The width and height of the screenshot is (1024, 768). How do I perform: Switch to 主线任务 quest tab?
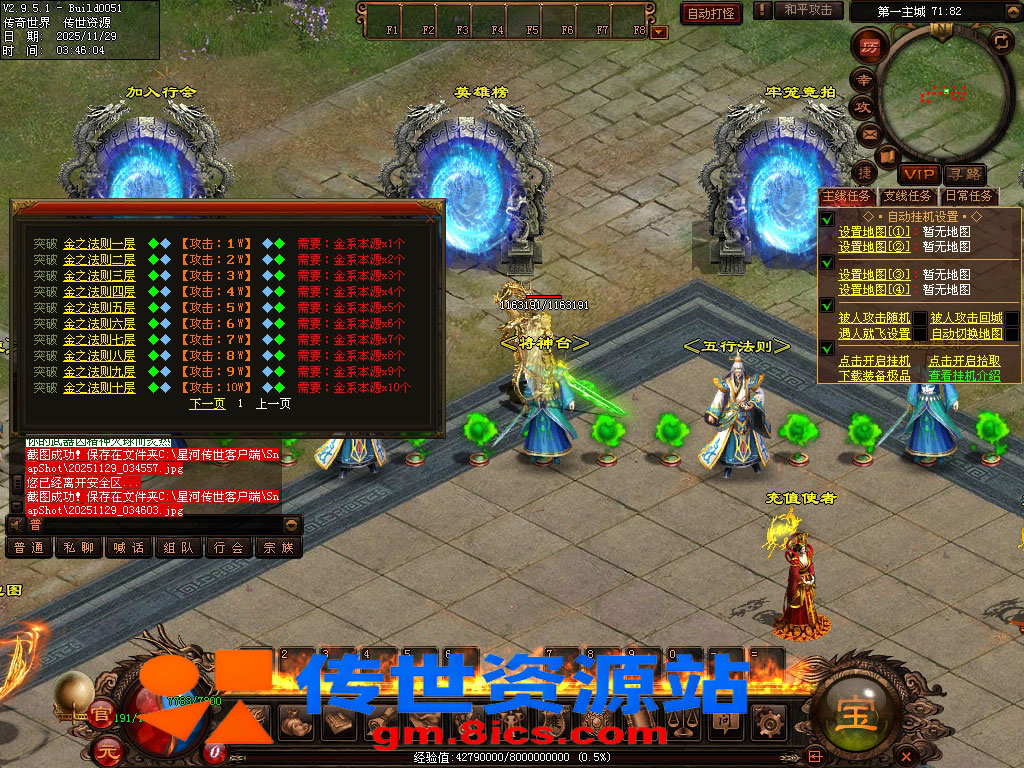[846, 196]
